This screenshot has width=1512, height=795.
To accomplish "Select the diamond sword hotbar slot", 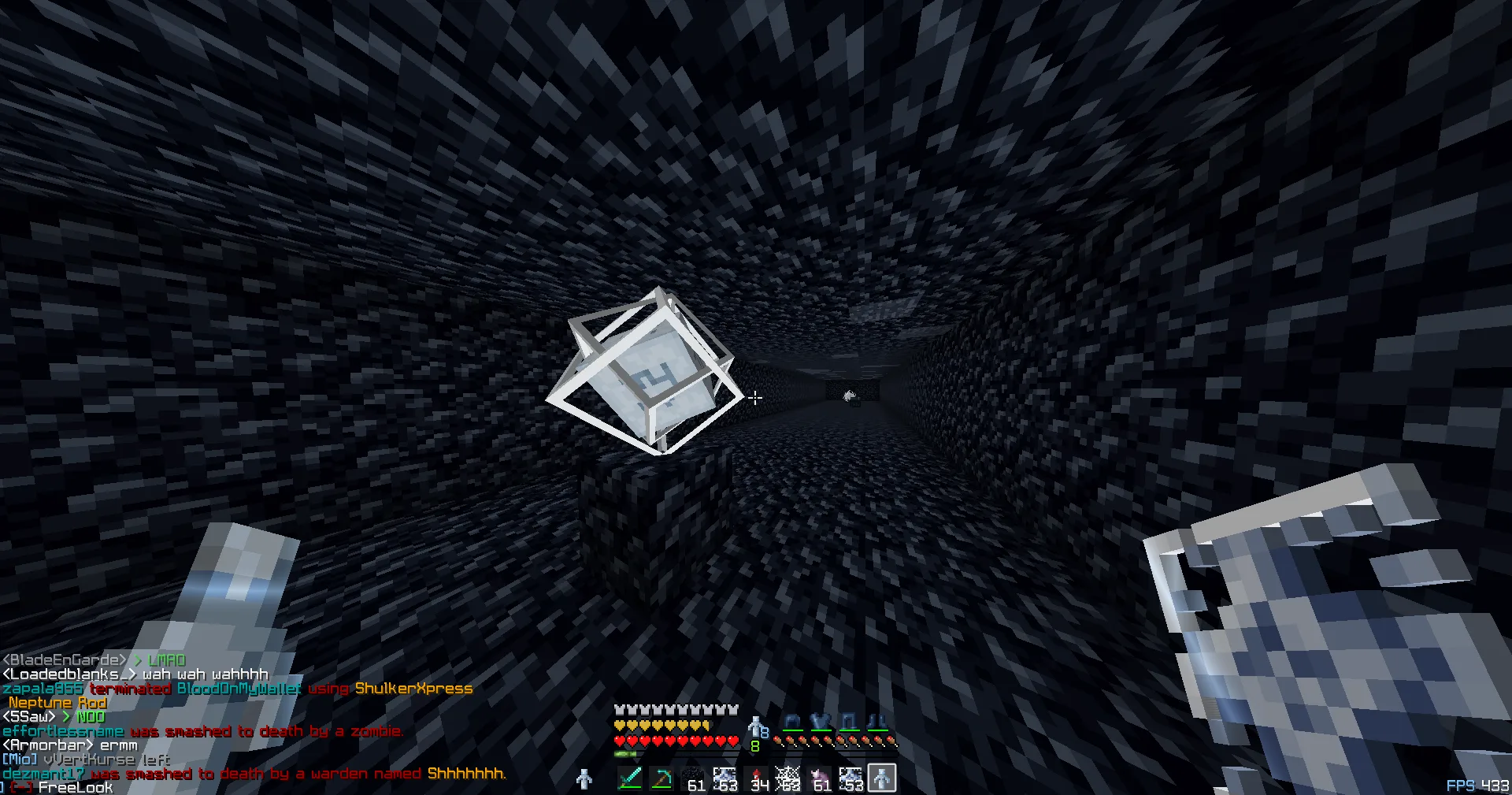I will [630, 778].
